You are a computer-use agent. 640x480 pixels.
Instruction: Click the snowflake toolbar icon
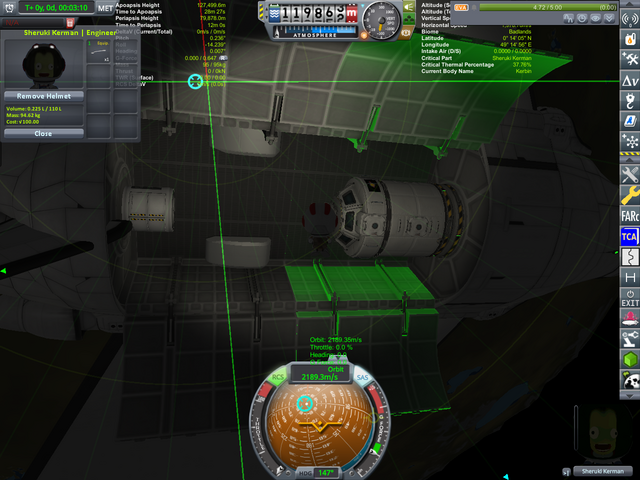pos(630,142)
